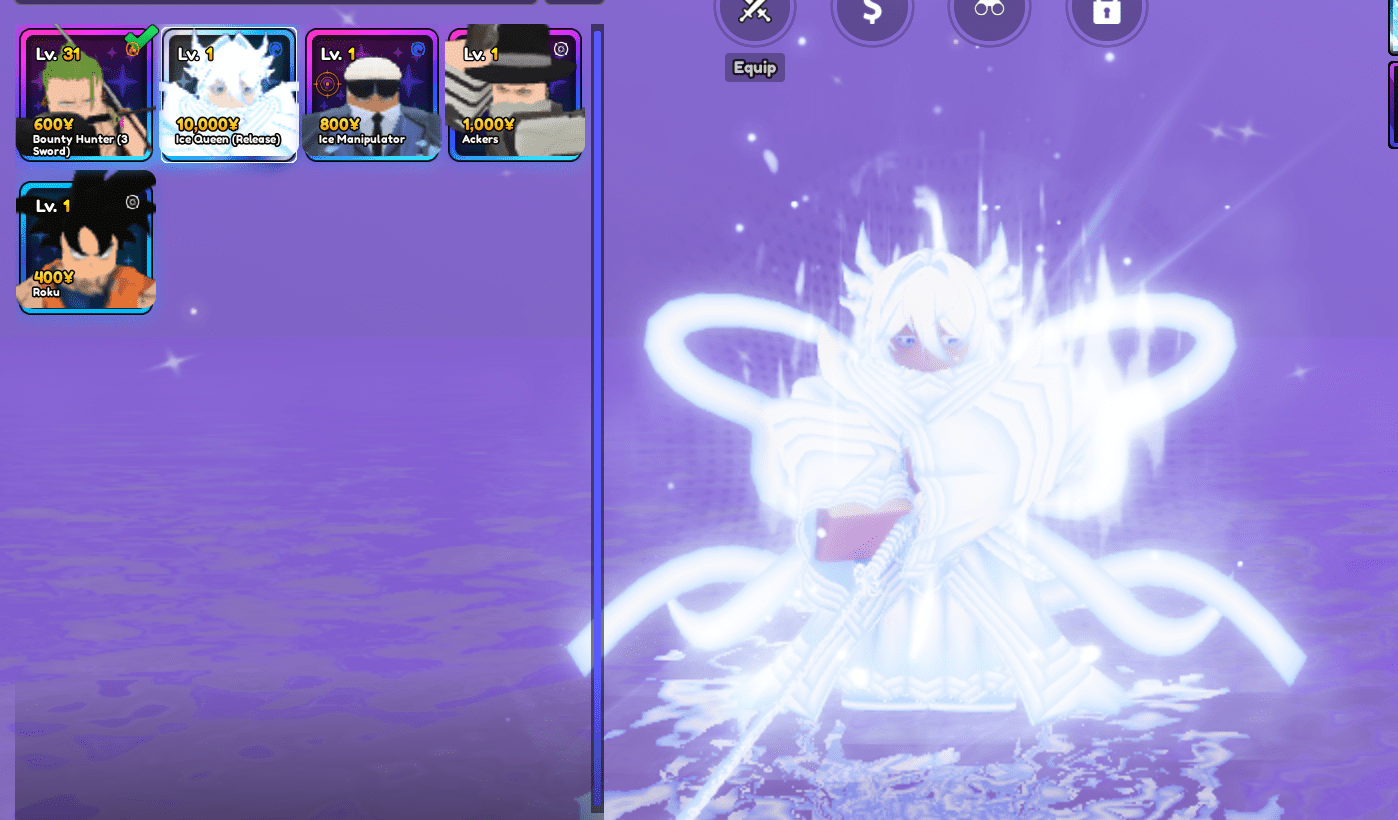Image resolution: width=1398 pixels, height=820 pixels.
Task: Click the binoculars spectate icon
Action: click(989, 14)
